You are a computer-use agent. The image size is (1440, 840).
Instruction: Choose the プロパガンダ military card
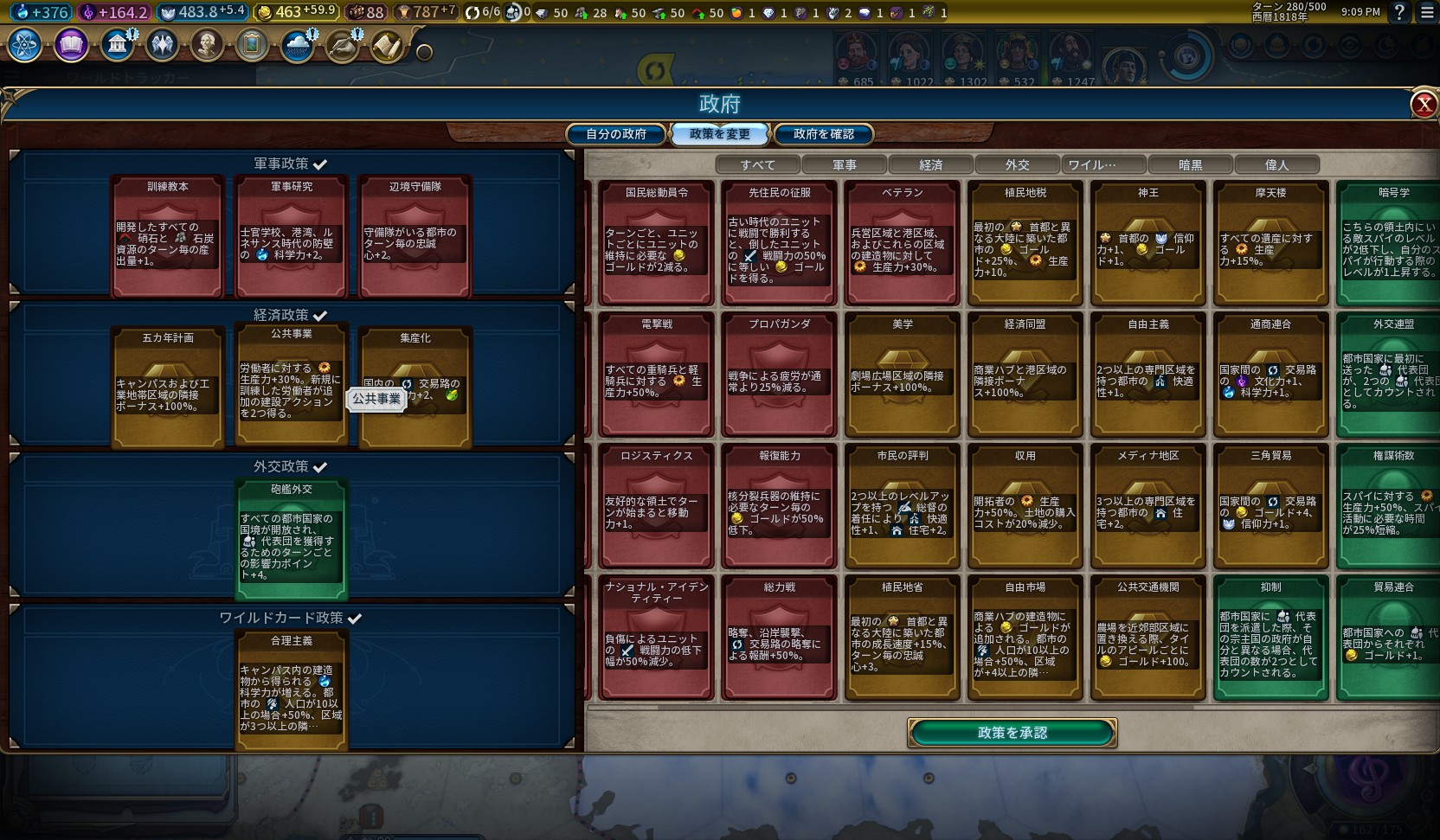click(x=780, y=375)
